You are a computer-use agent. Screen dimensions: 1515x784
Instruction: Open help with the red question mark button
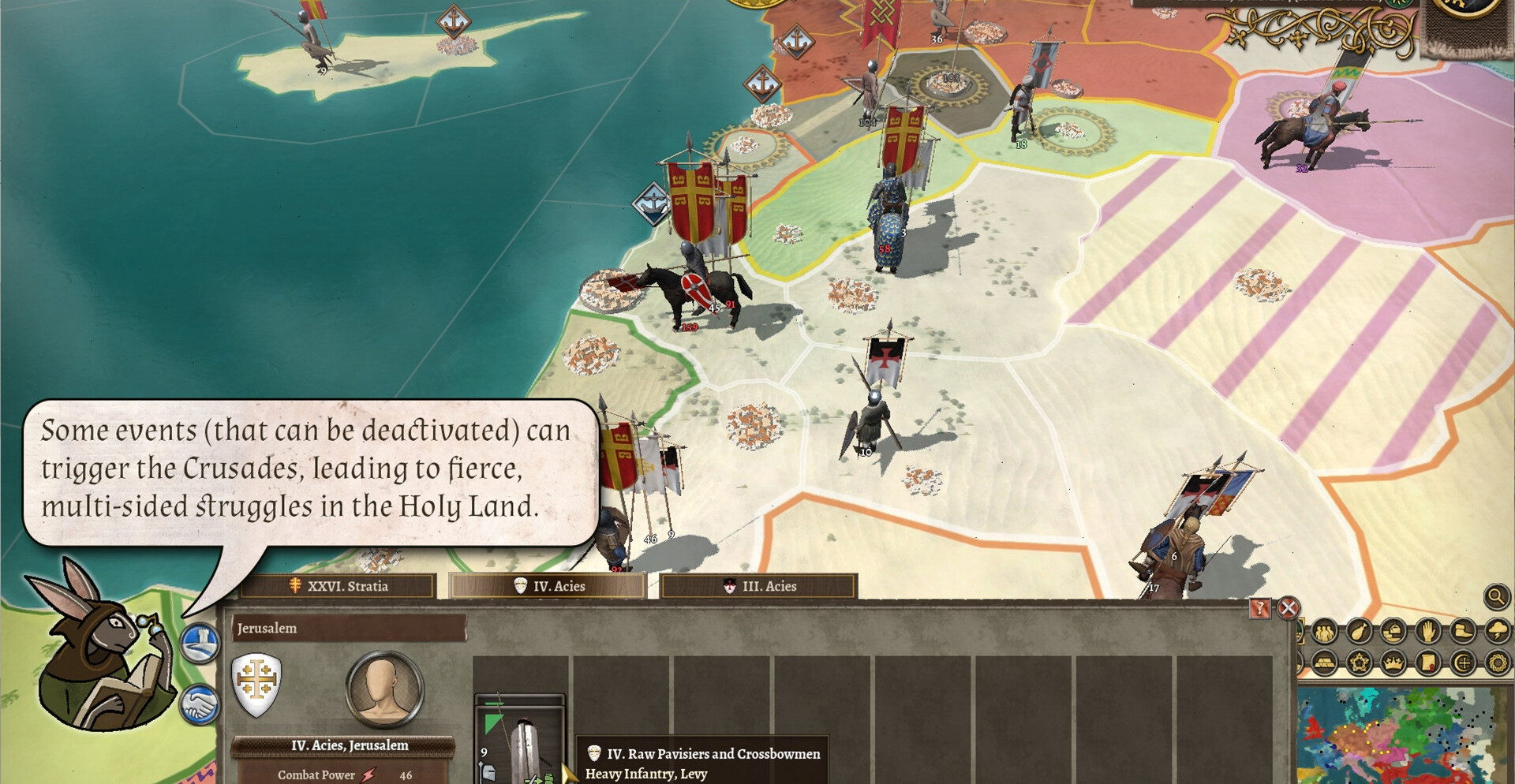tap(1260, 608)
